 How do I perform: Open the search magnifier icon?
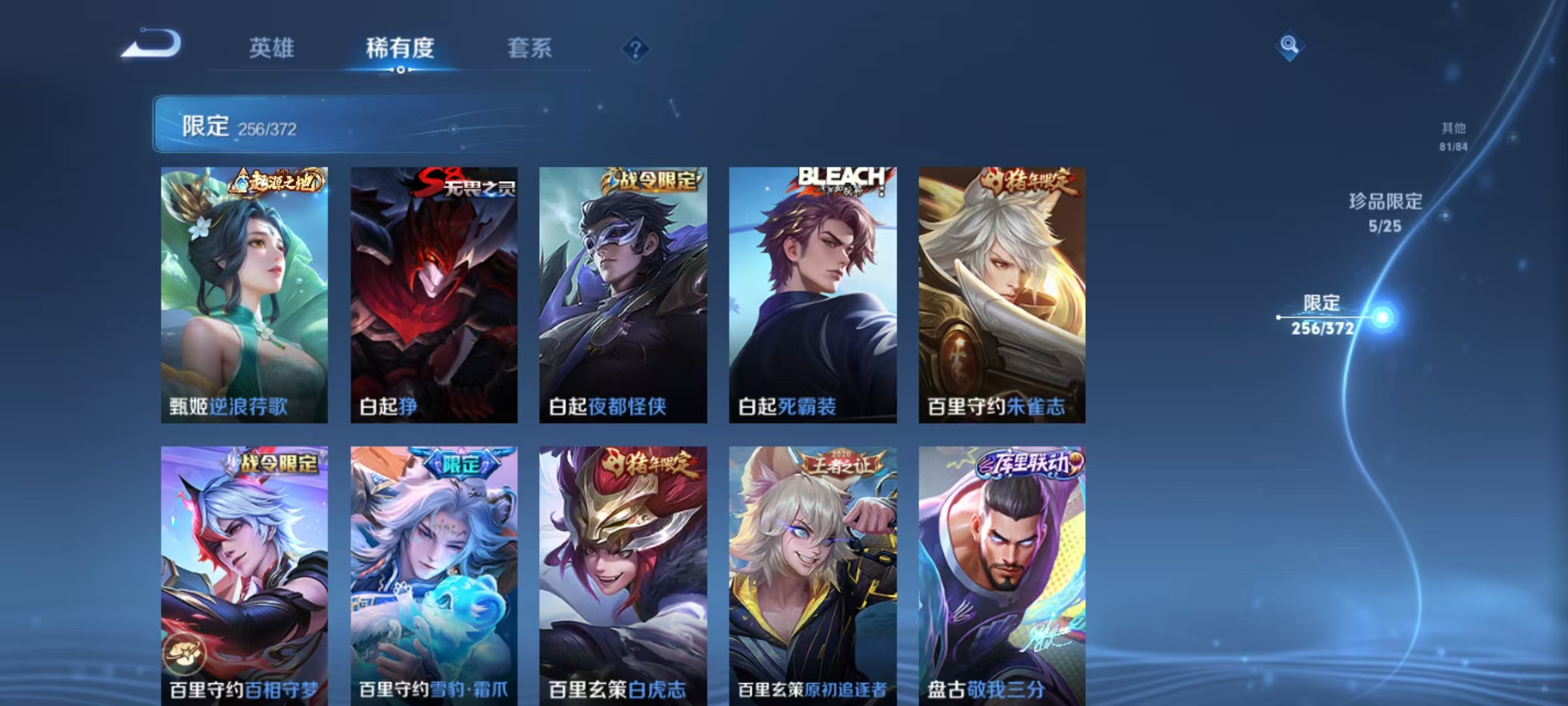1289,46
